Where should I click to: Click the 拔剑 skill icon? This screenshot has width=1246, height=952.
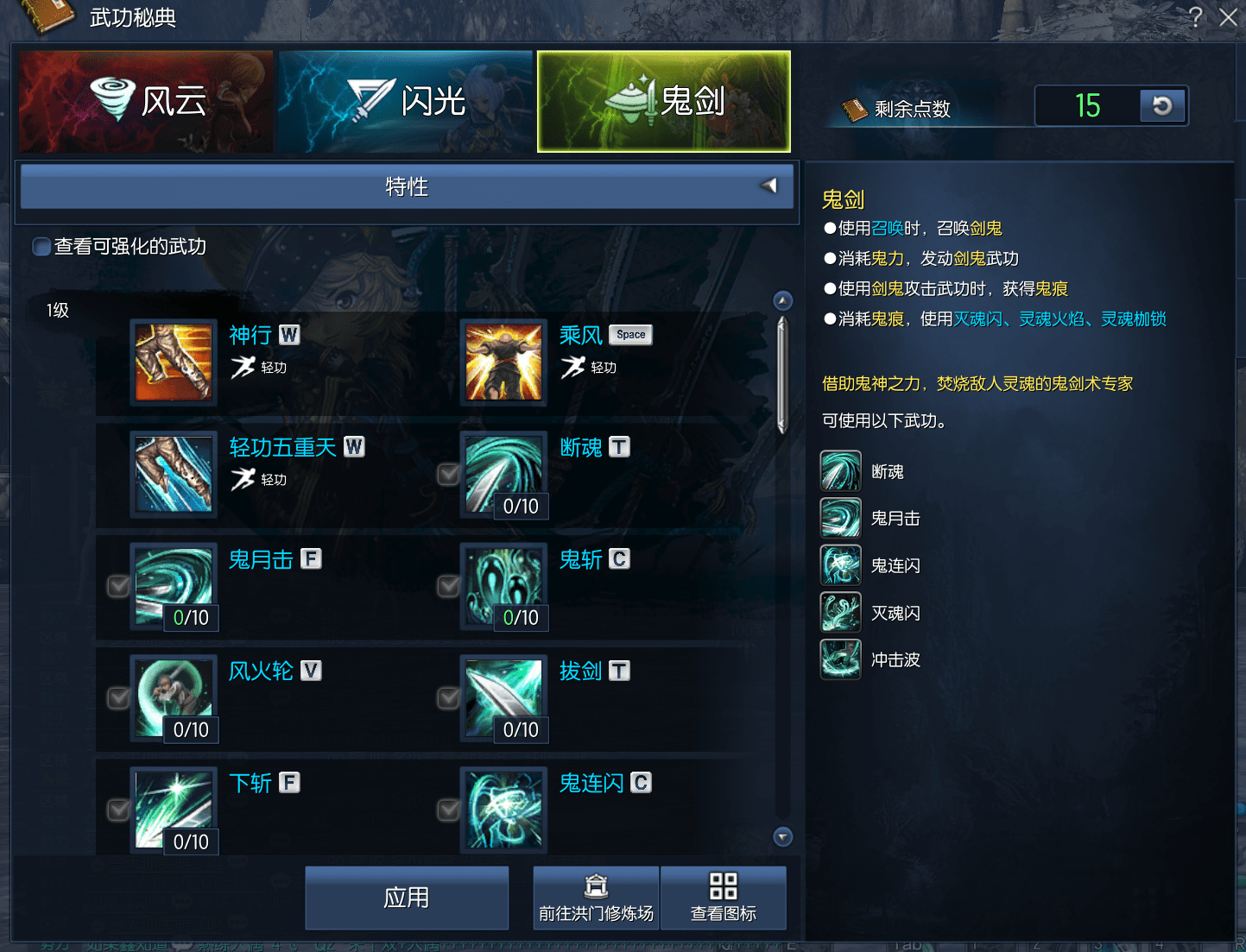tap(503, 698)
